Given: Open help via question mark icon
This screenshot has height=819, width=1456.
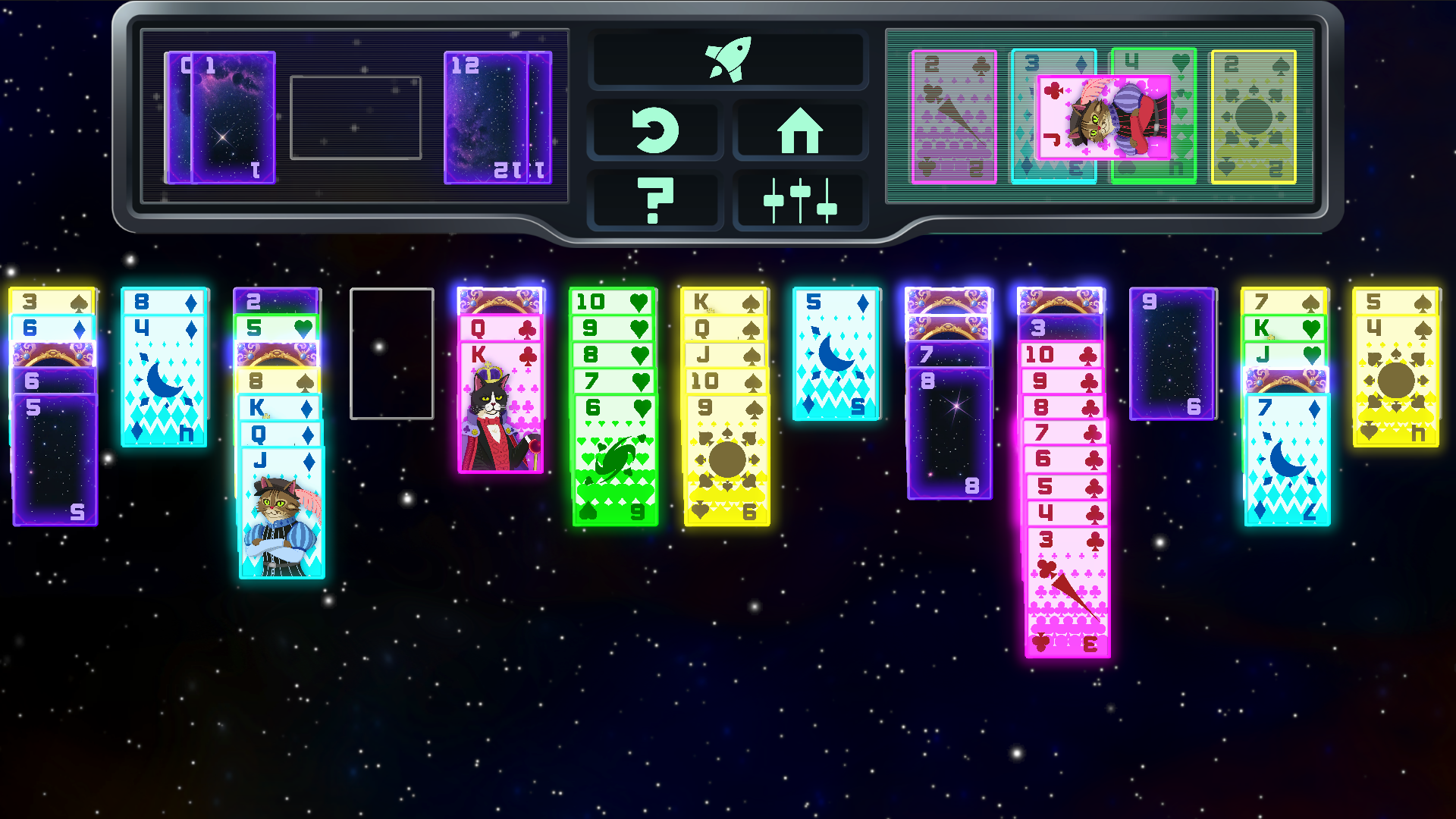Looking at the screenshot, I should point(657,200).
